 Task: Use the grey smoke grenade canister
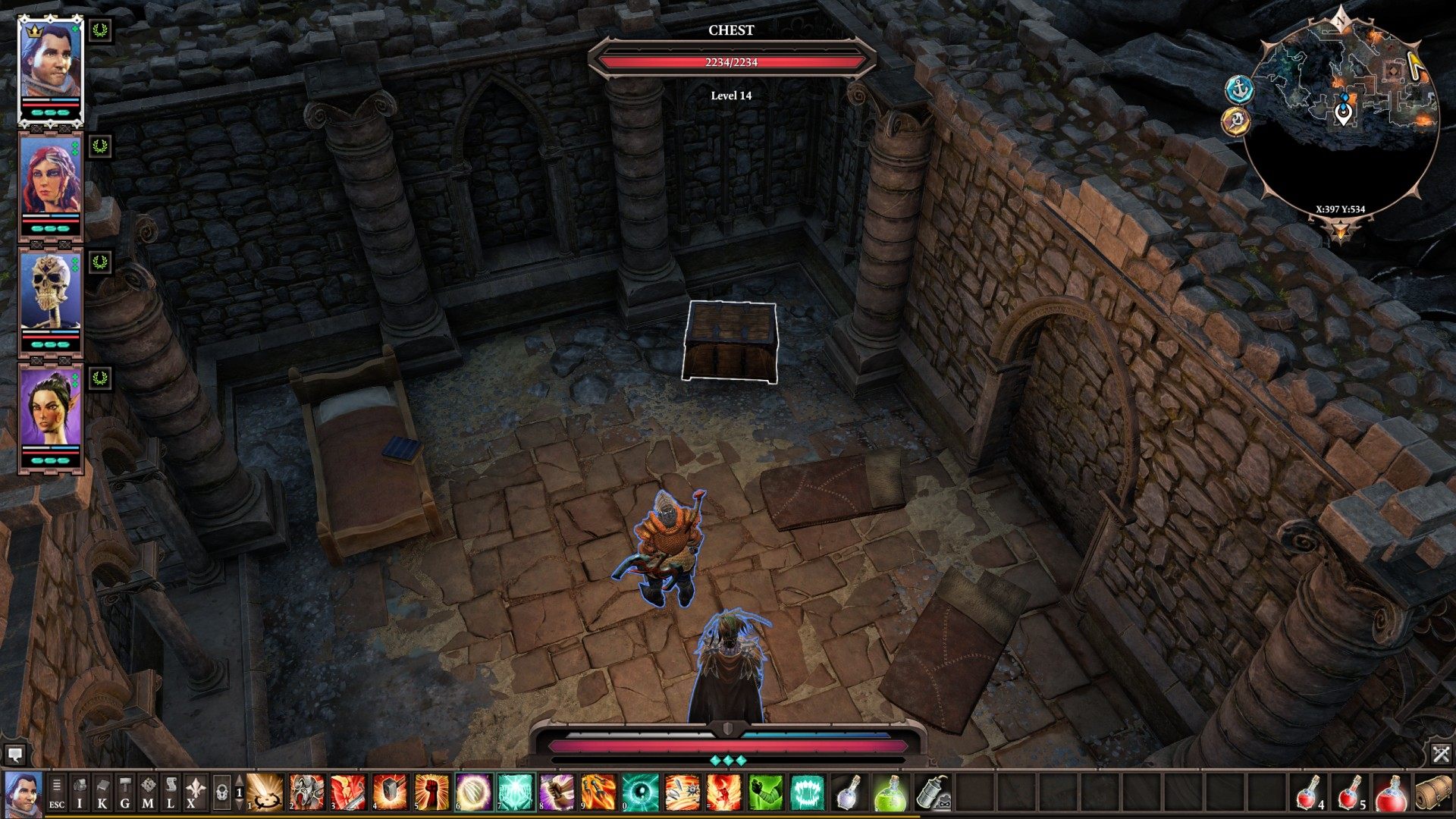tap(932, 792)
